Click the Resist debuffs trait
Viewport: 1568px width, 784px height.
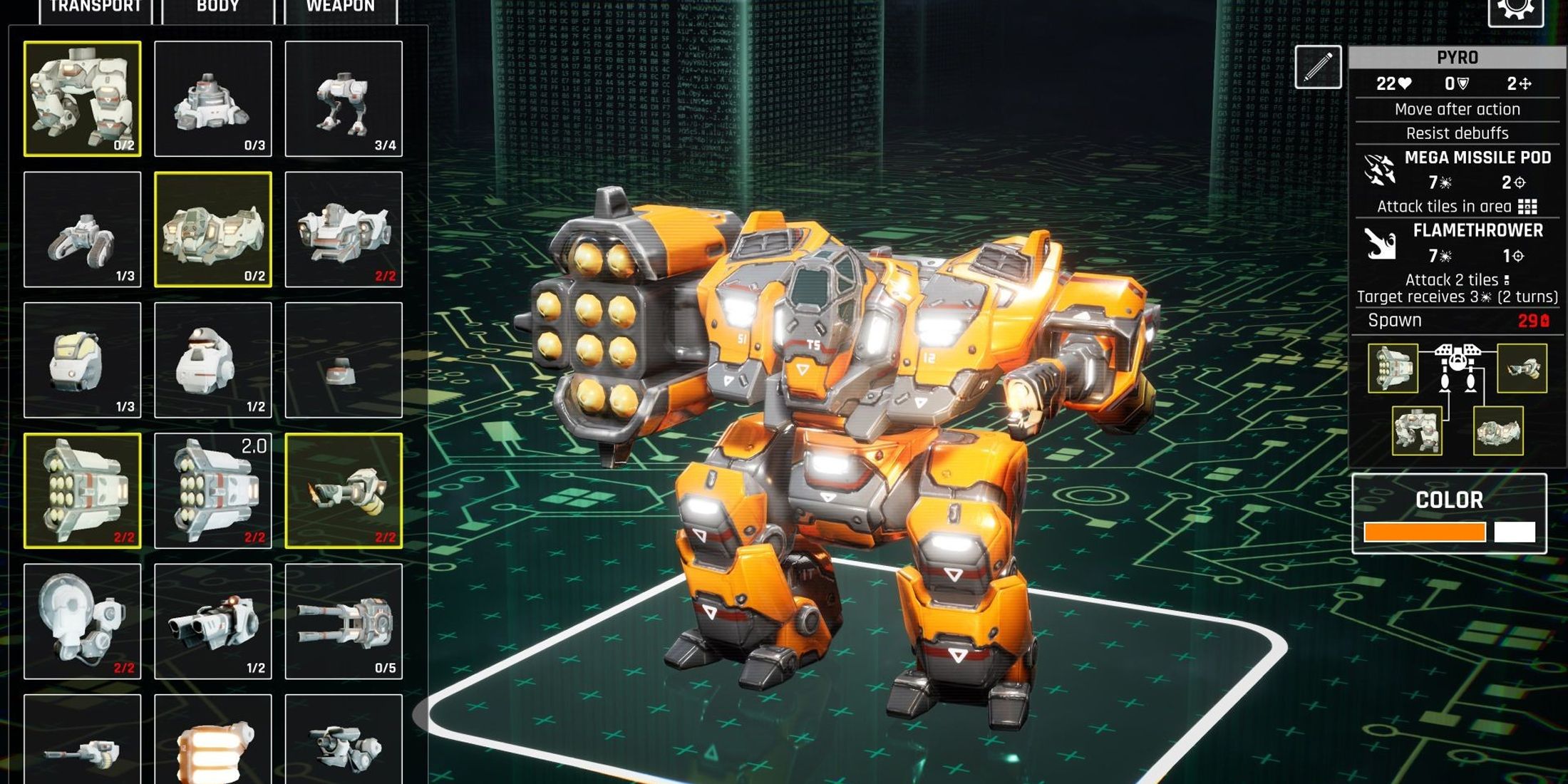(x=1457, y=133)
